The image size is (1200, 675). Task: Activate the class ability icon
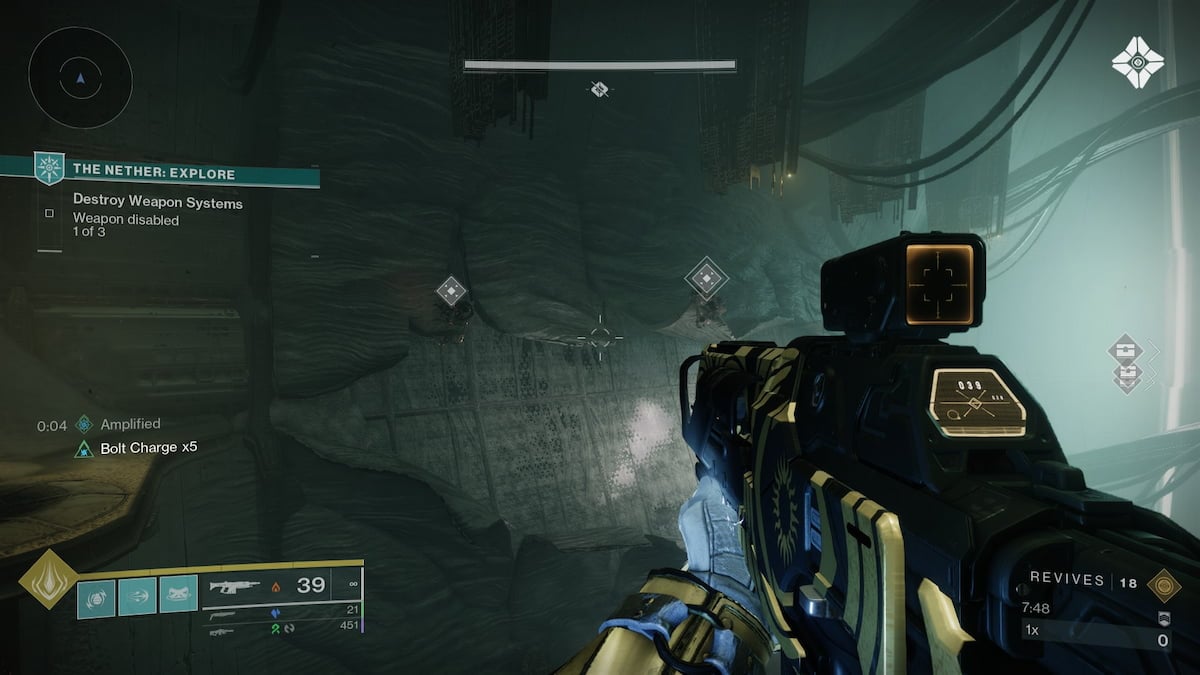[178, 597]
